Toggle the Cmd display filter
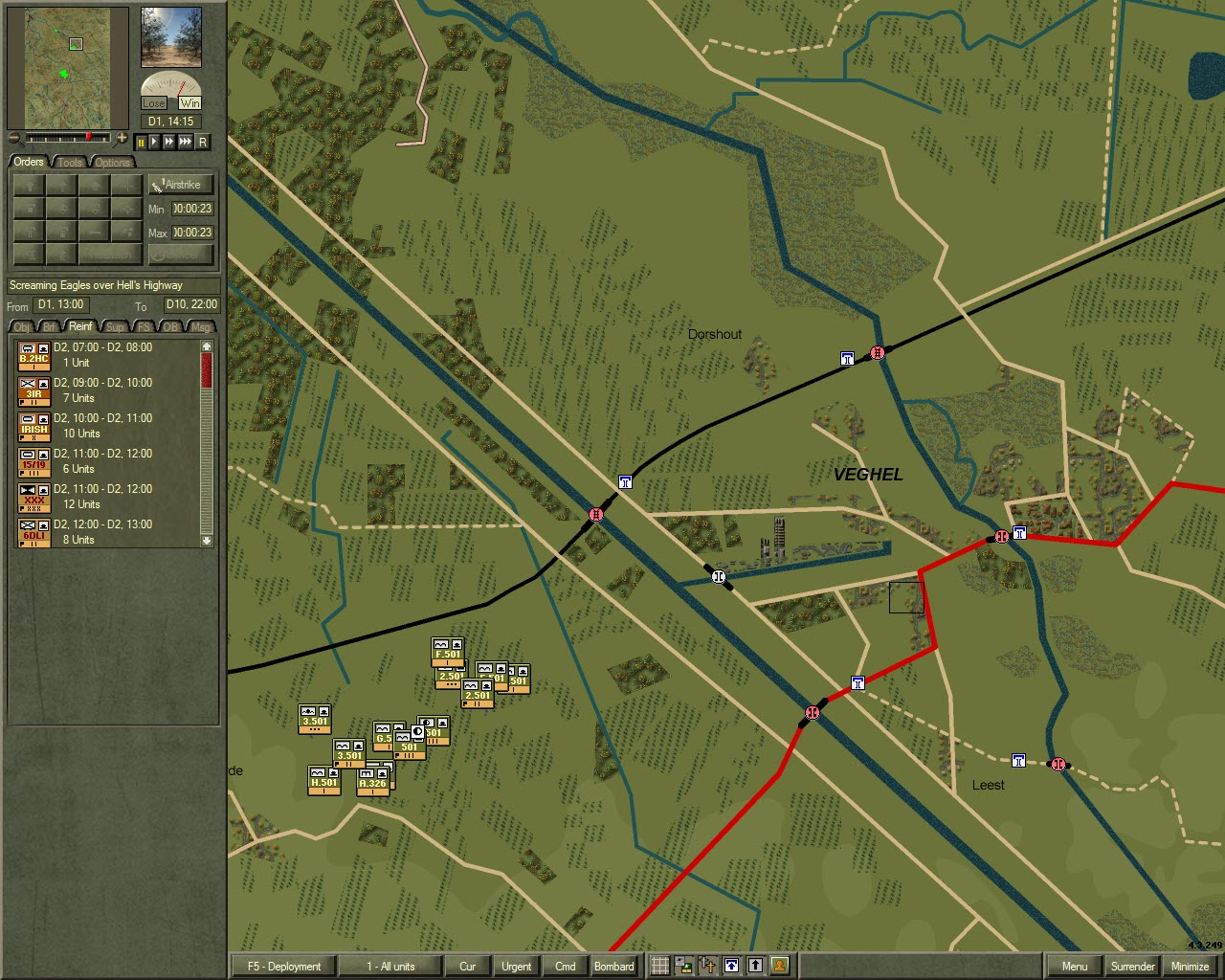Image resolution: width=1225 pixels, height=980 pixels. point(565,966)
